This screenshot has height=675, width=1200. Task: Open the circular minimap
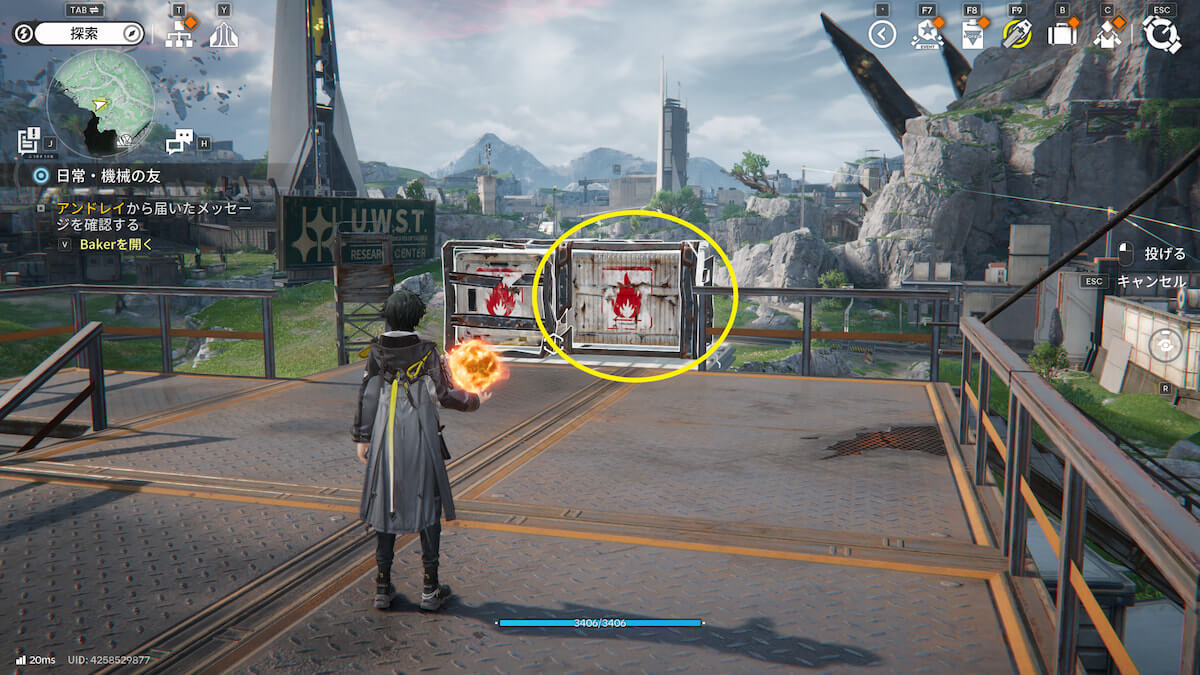tap(101, 103)
